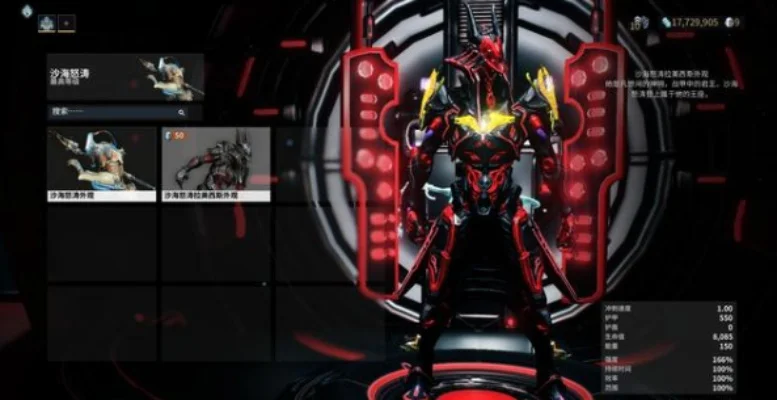Screen dimensions: 777x400
Task: Open the current 沙海怒涛 skin header panel
Action: 125,77
